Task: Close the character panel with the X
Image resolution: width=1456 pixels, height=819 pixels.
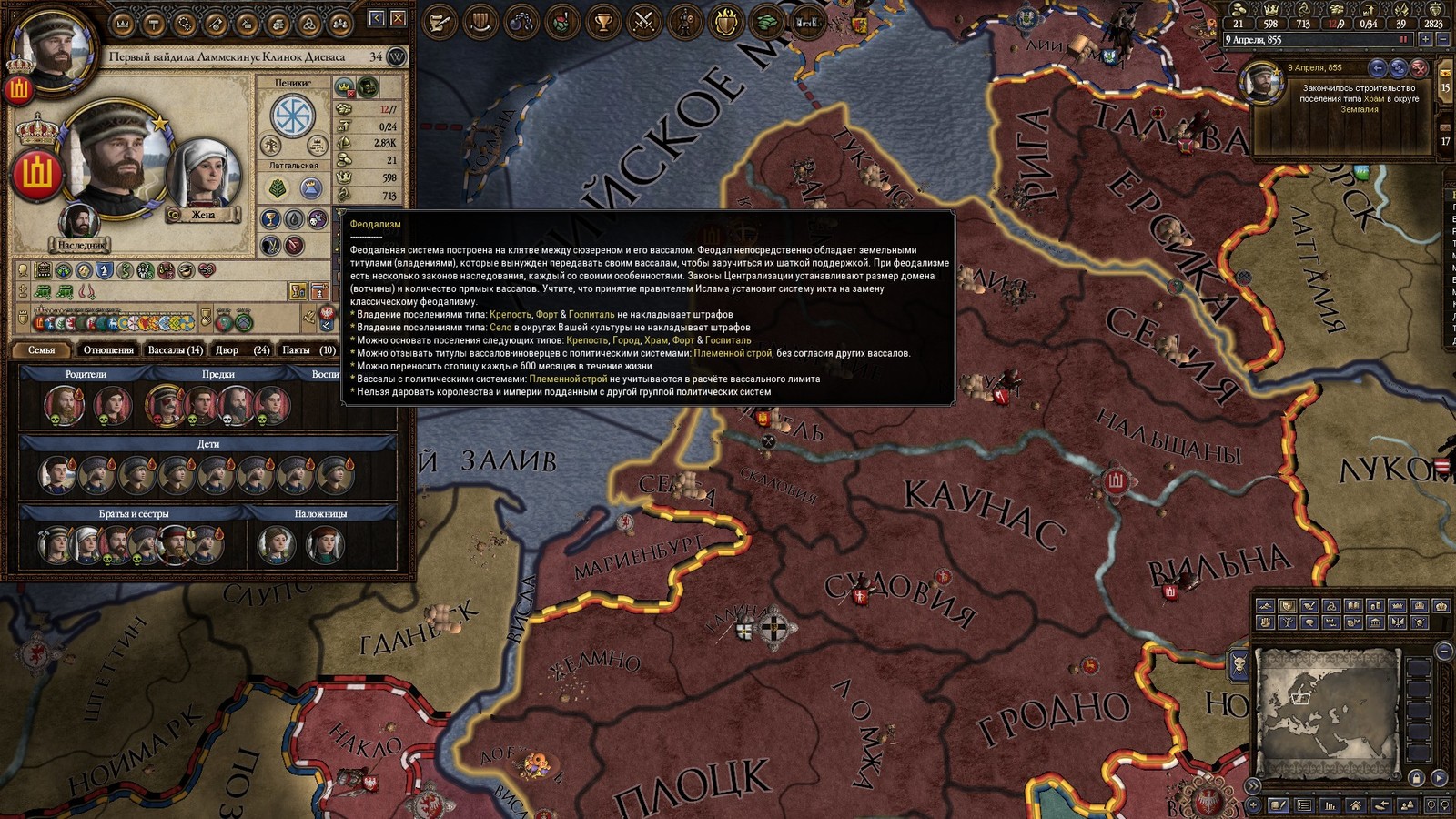Action: click(398, 18)
